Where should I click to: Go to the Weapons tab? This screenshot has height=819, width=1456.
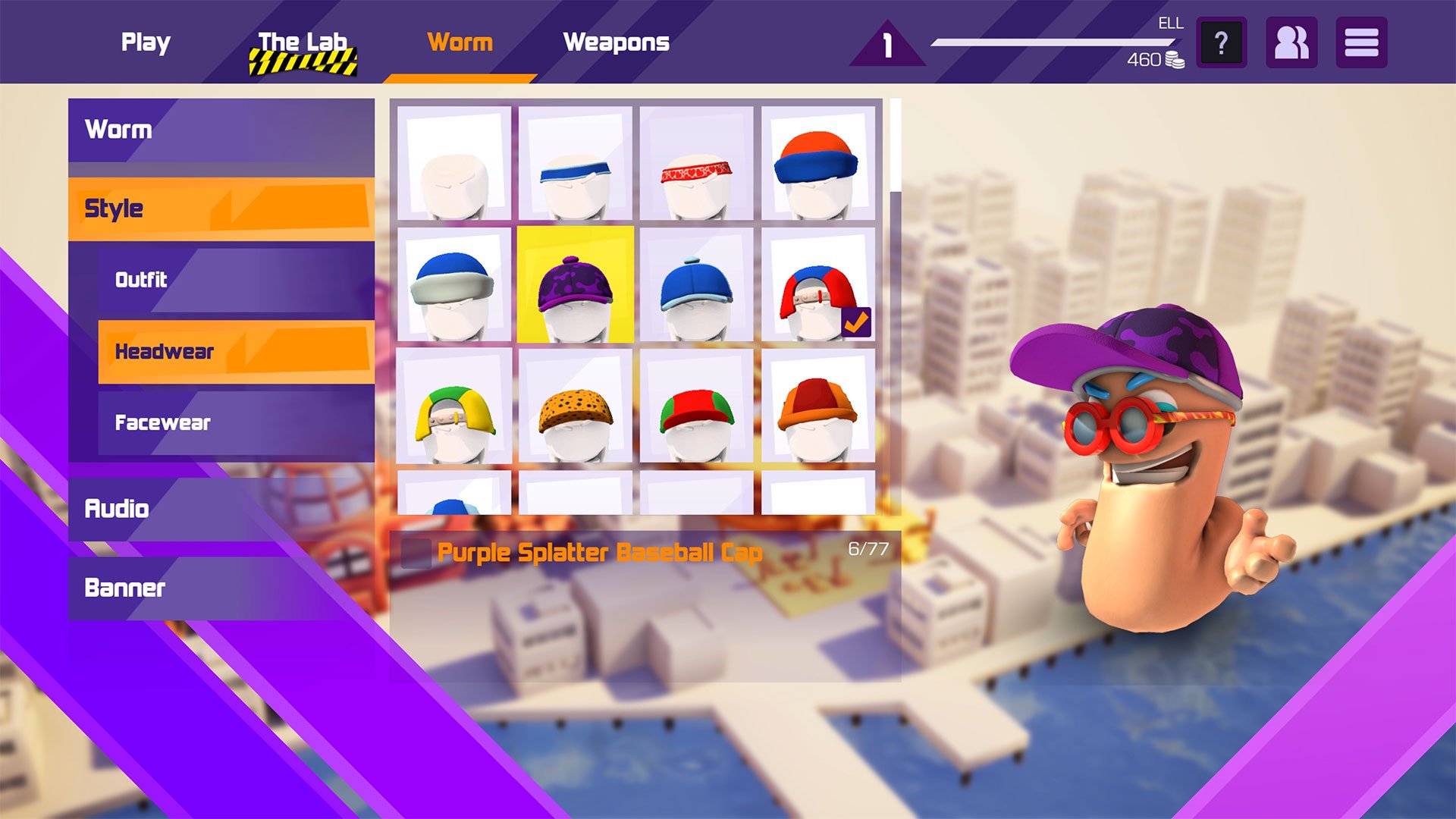pos(616,42)
